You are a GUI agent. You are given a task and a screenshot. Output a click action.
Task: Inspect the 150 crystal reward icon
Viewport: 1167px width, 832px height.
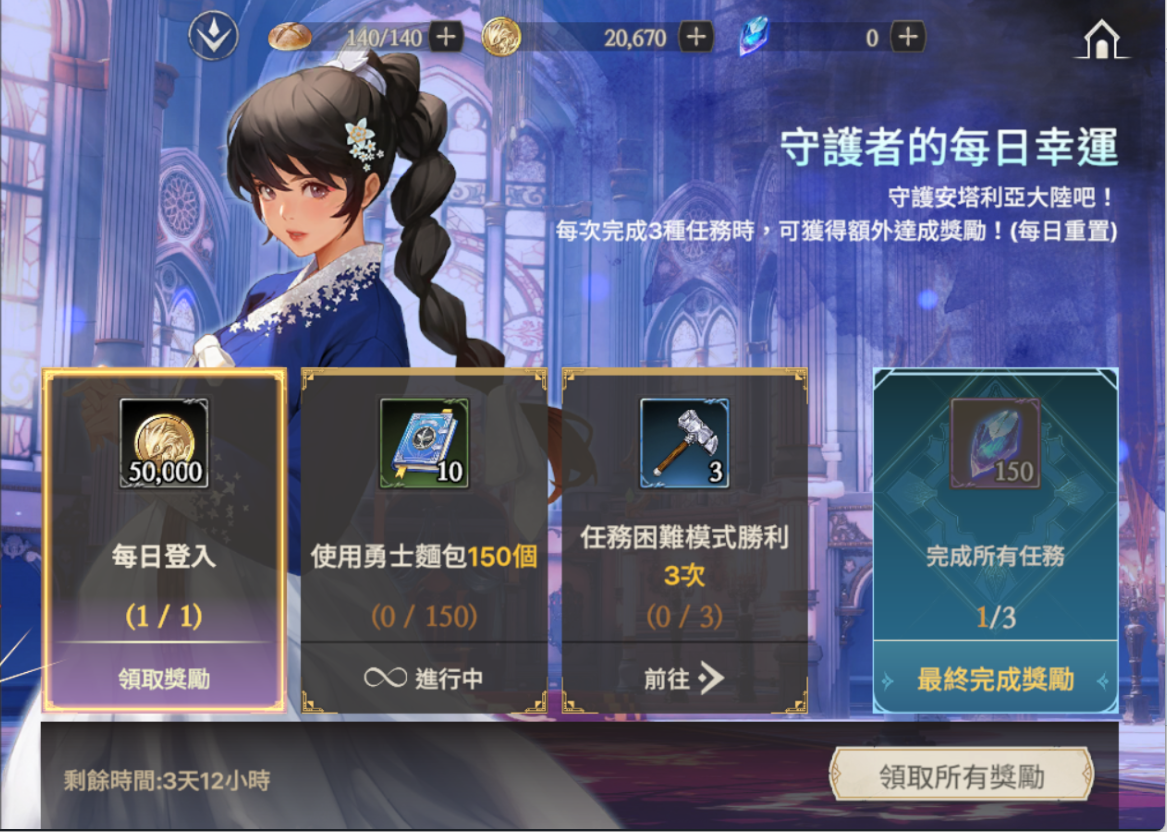click(995, 443)
